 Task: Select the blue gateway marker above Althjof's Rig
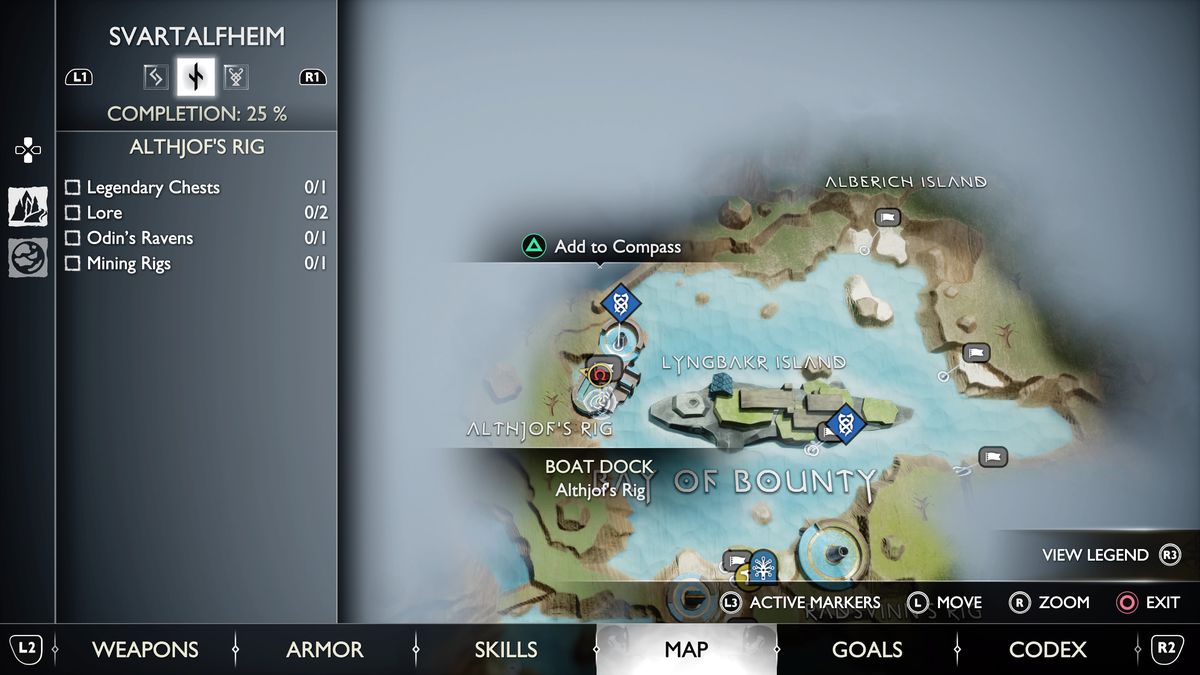[x=620, y=301]
